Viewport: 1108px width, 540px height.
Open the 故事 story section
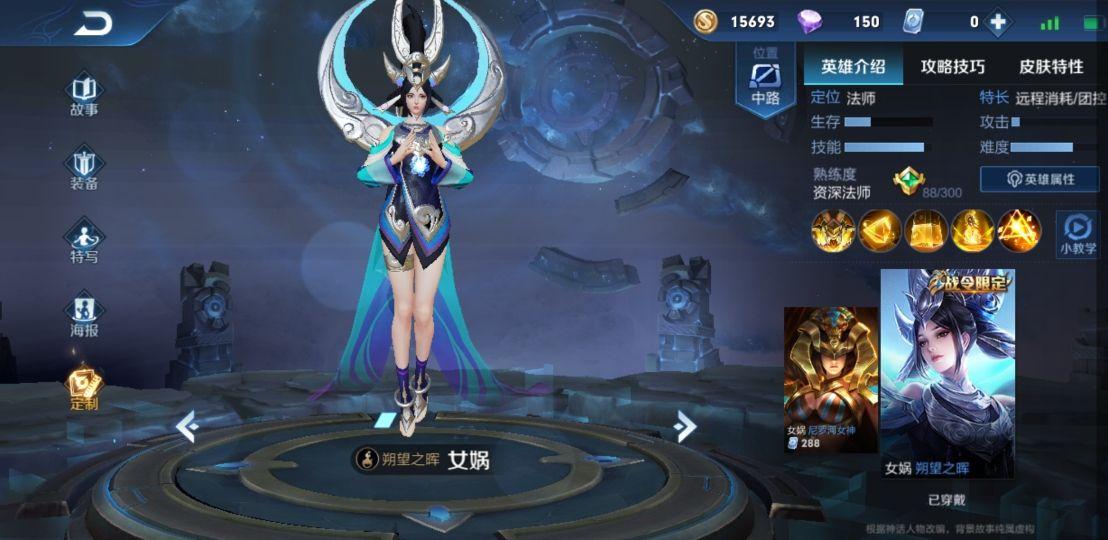coord(84,94)
